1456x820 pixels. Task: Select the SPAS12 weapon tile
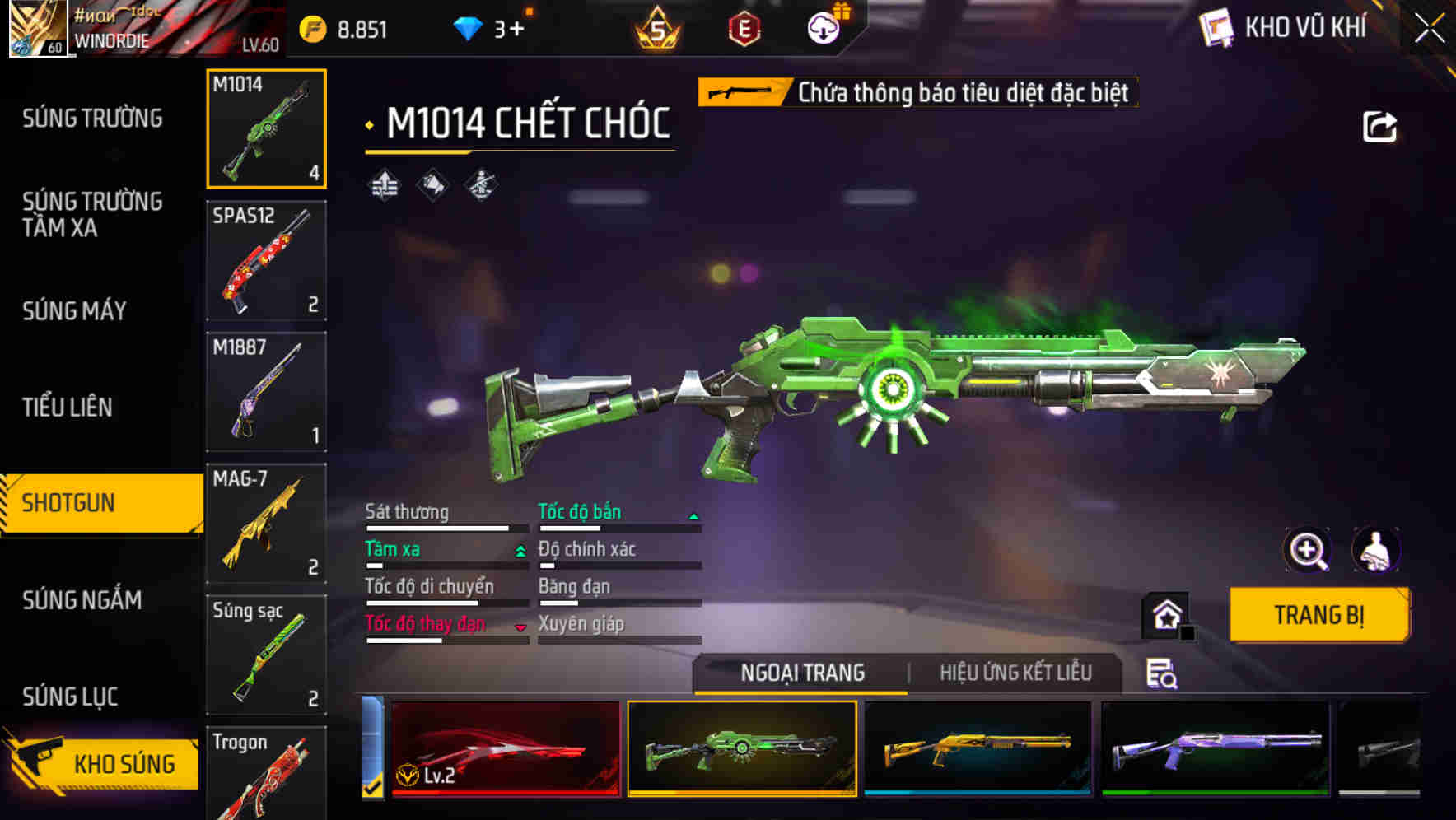[x=266, y=260]
